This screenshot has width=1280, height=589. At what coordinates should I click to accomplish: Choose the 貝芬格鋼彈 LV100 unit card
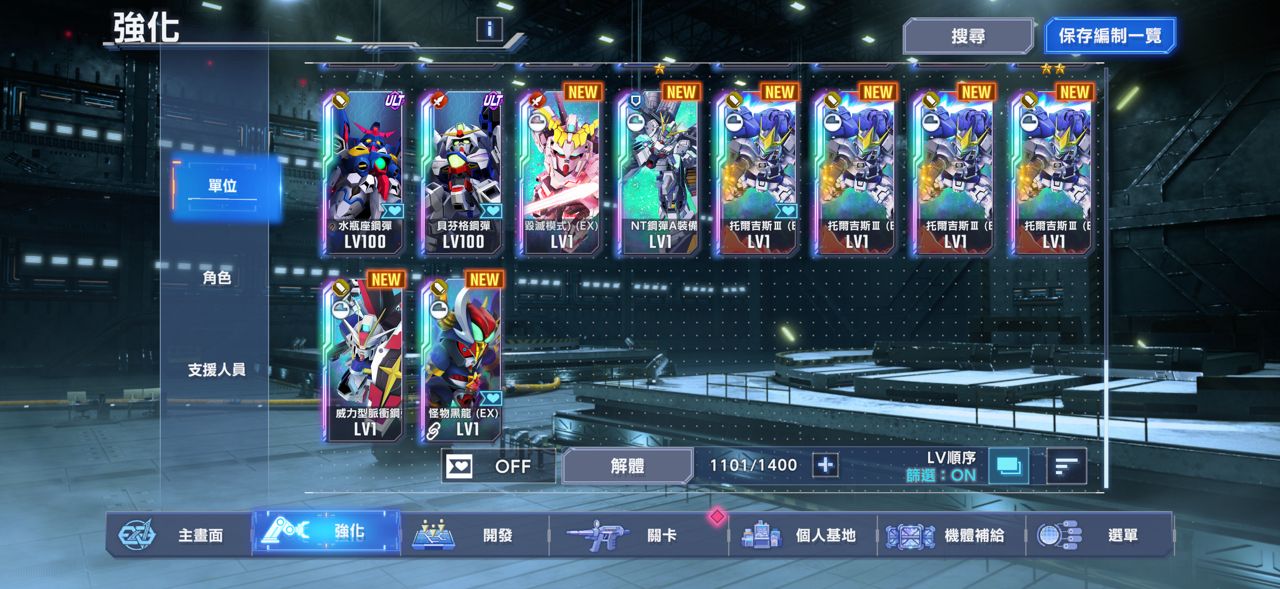point(463,172)
